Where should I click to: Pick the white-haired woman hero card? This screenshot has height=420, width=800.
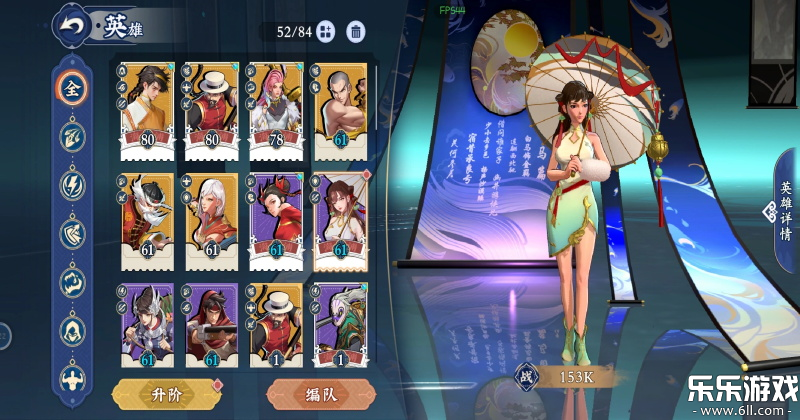click(211, 221)
